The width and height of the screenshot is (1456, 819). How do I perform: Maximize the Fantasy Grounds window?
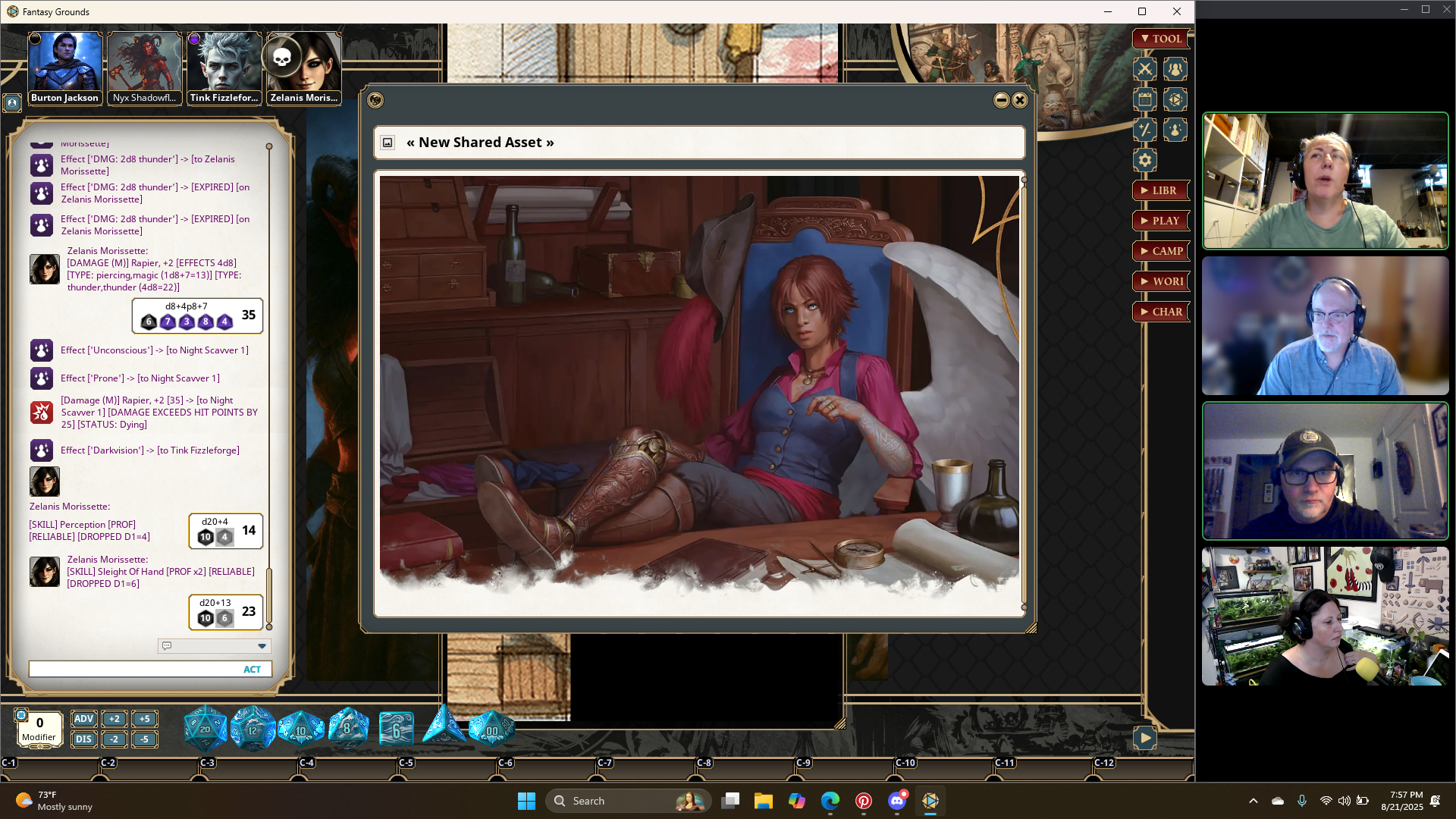[1142, 11]
